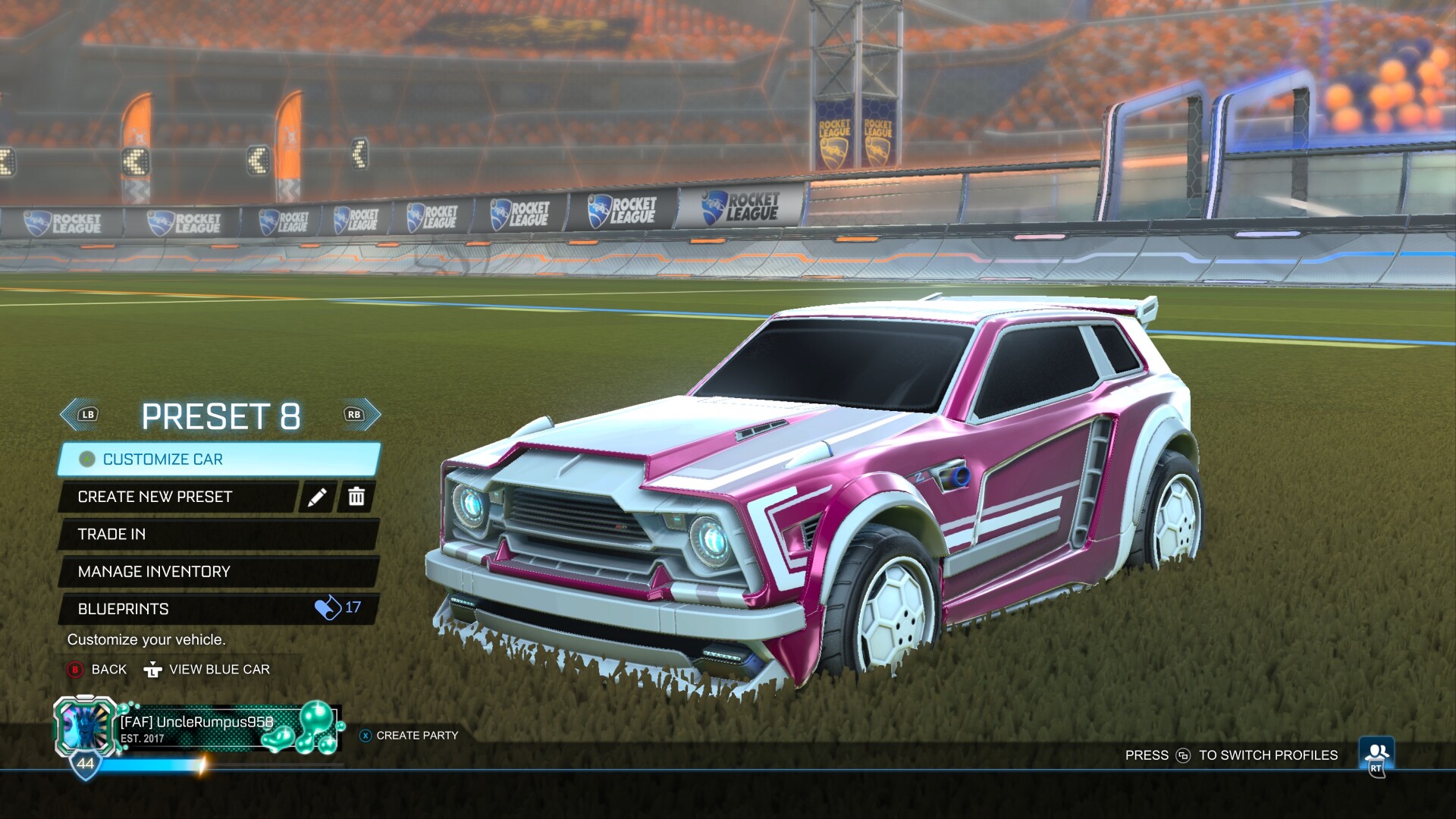This screenshot has width=1456, height=819.
Task: Open UncleRumpus958 player profile banner
Action: click(x=197, y=730)
